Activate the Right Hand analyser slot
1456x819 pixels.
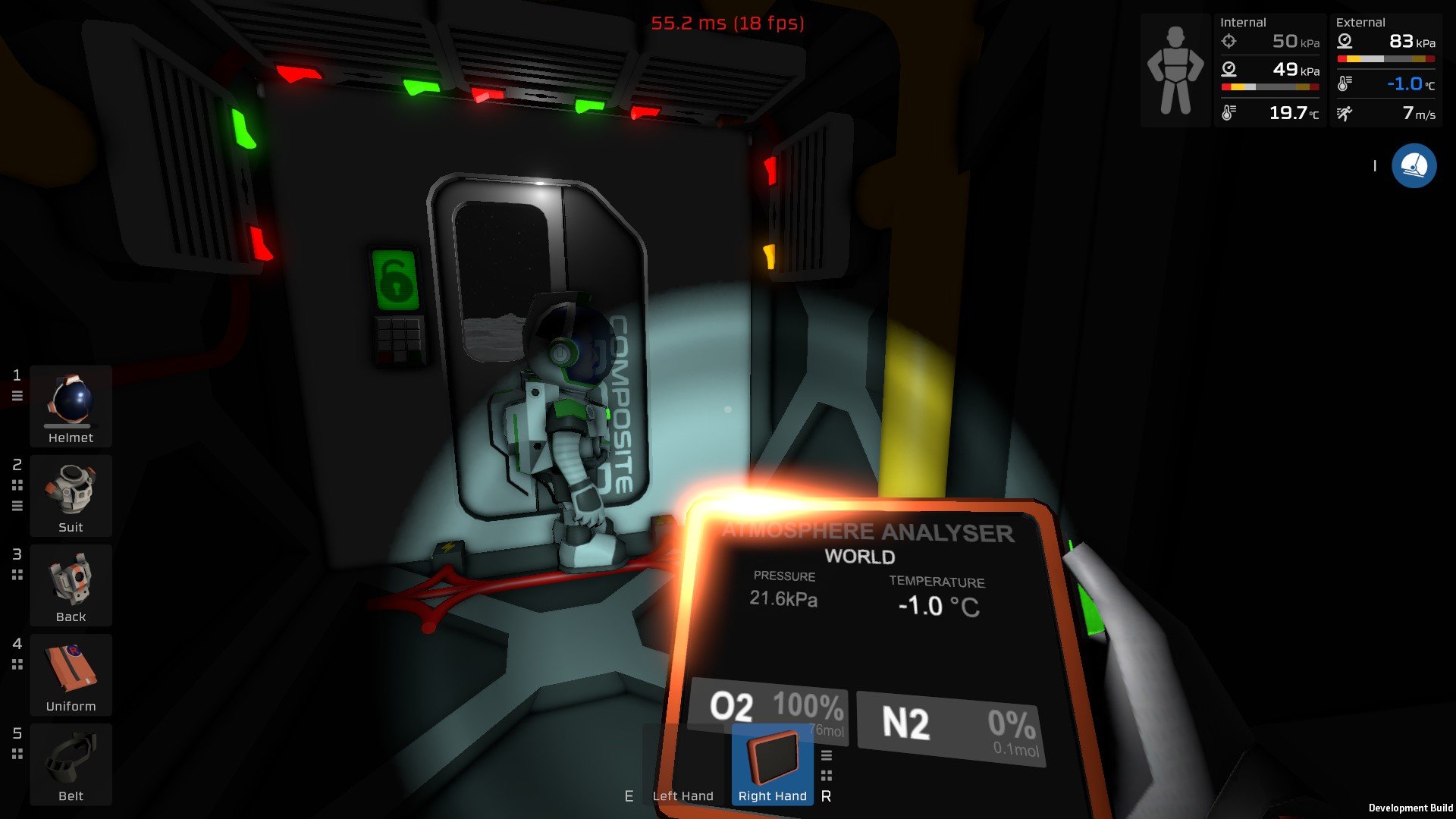coord(772,764)
